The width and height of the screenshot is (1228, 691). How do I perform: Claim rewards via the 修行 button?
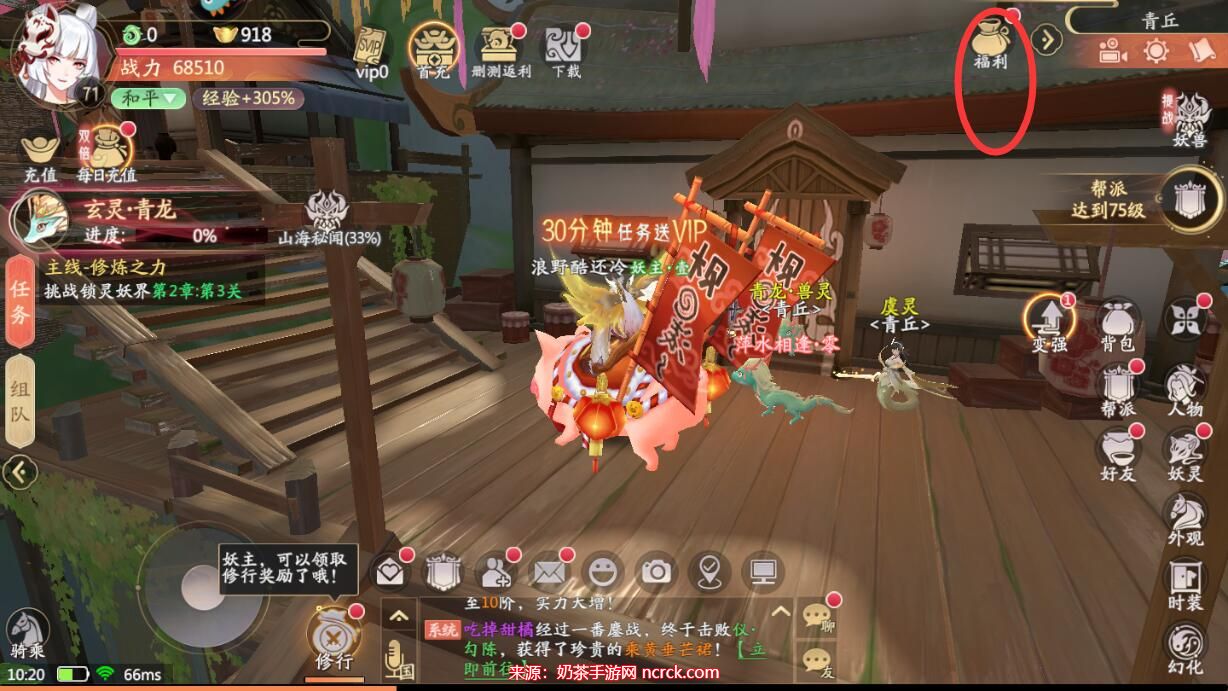pos(333,637)
